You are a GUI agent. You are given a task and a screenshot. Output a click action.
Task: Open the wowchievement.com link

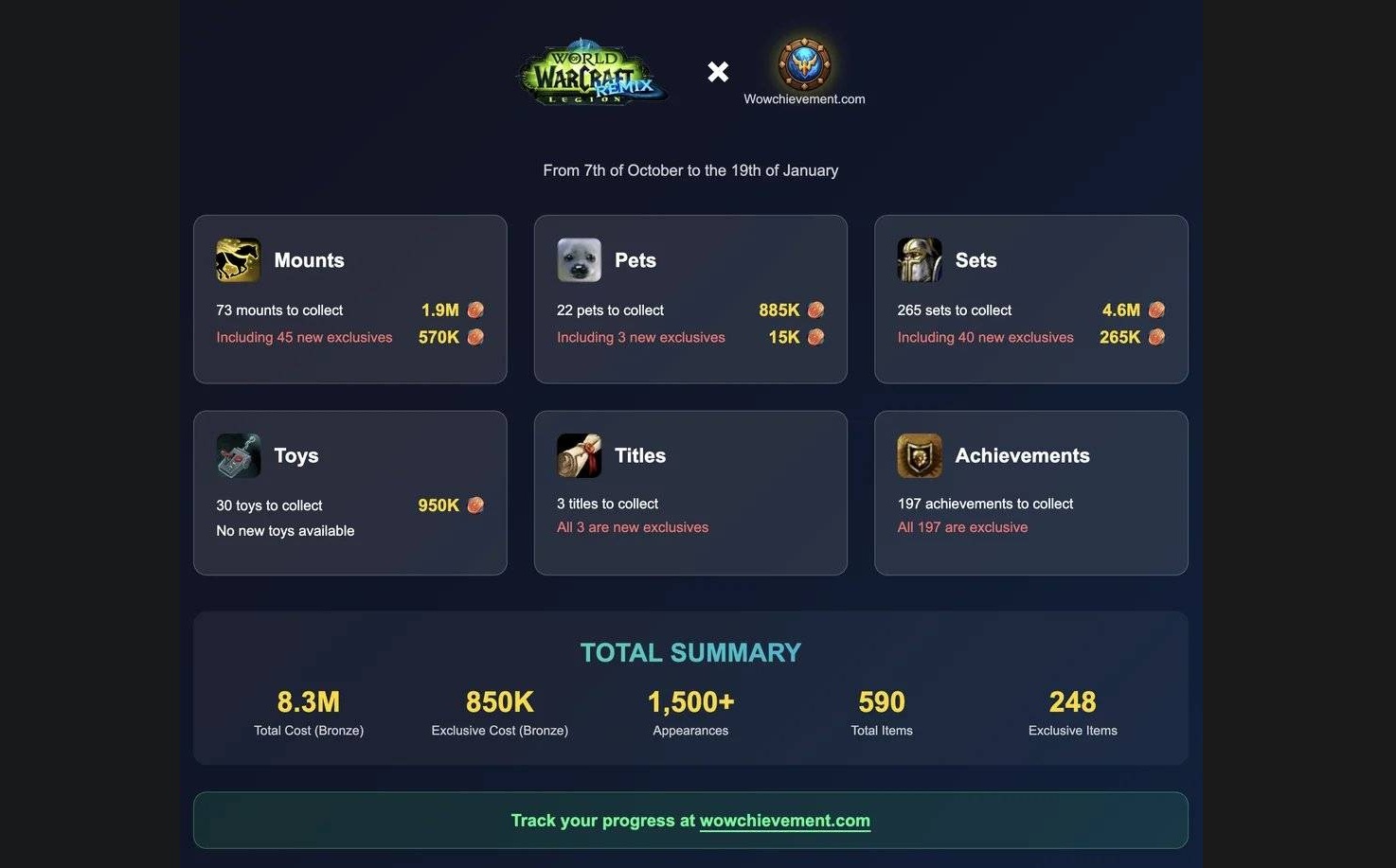click(x=784, y=820)
